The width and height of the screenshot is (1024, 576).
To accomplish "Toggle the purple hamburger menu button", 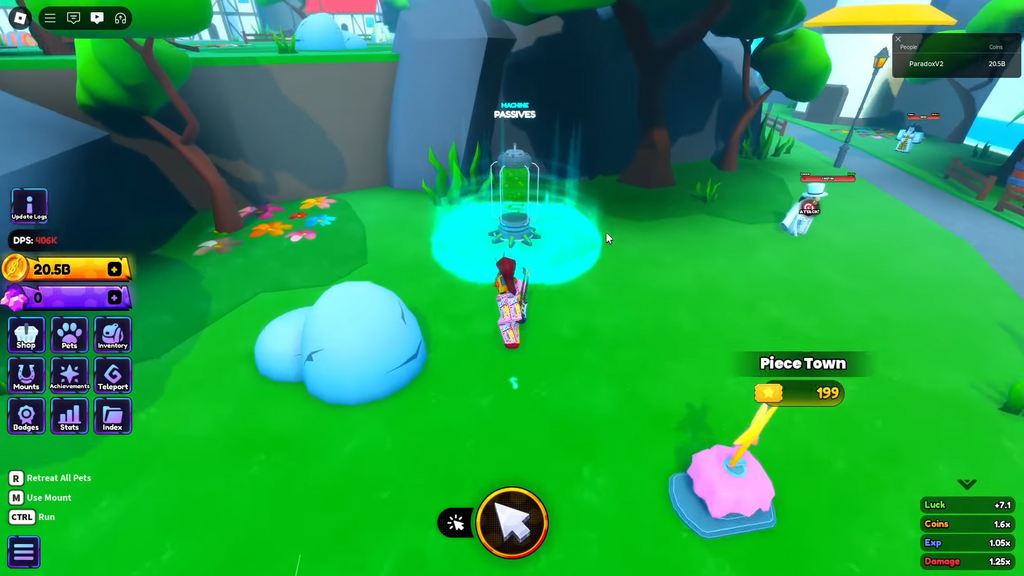I will pyautogui.click(x=24, y=551).
